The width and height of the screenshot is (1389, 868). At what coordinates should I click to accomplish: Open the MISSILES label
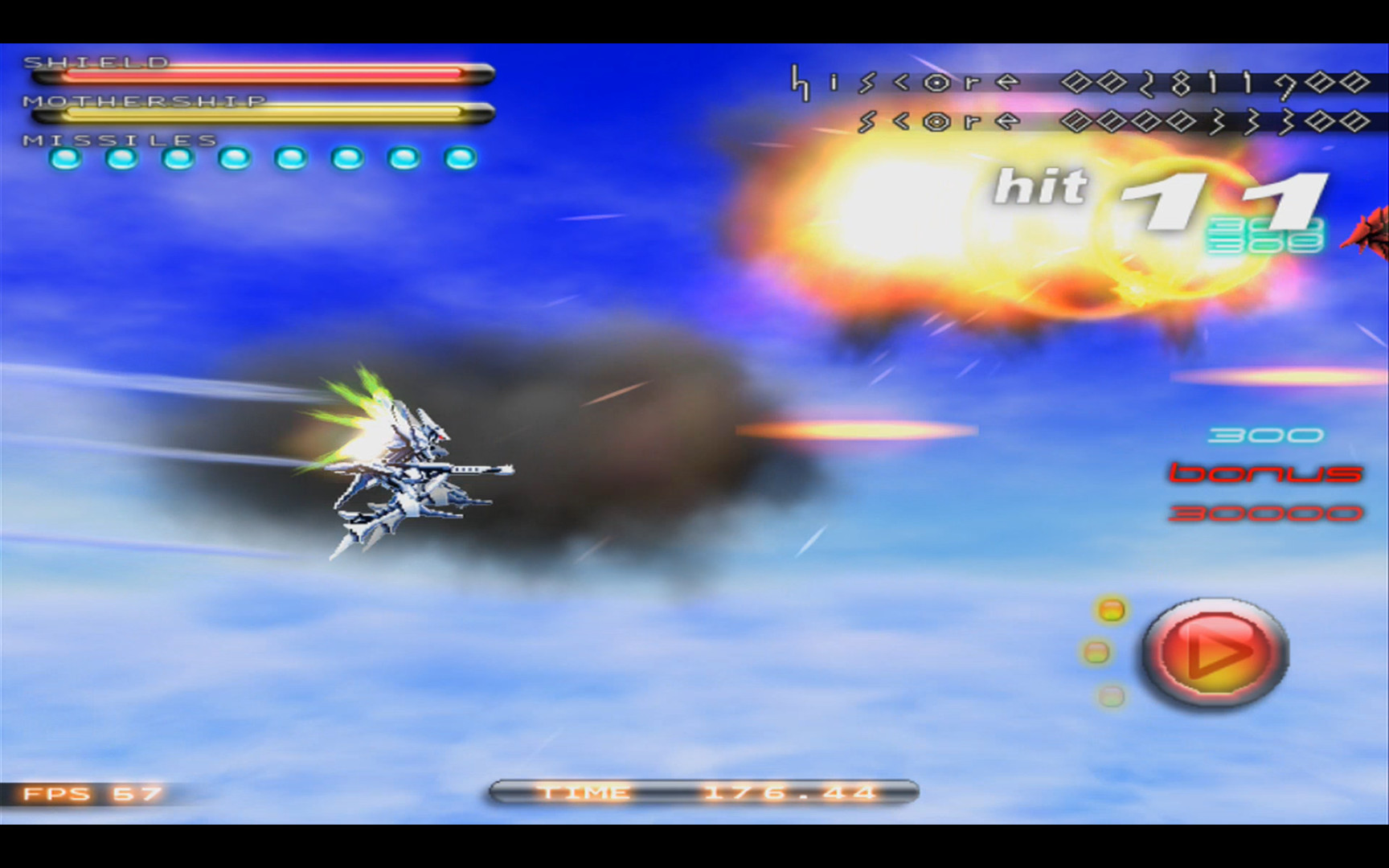click(117, 140)
